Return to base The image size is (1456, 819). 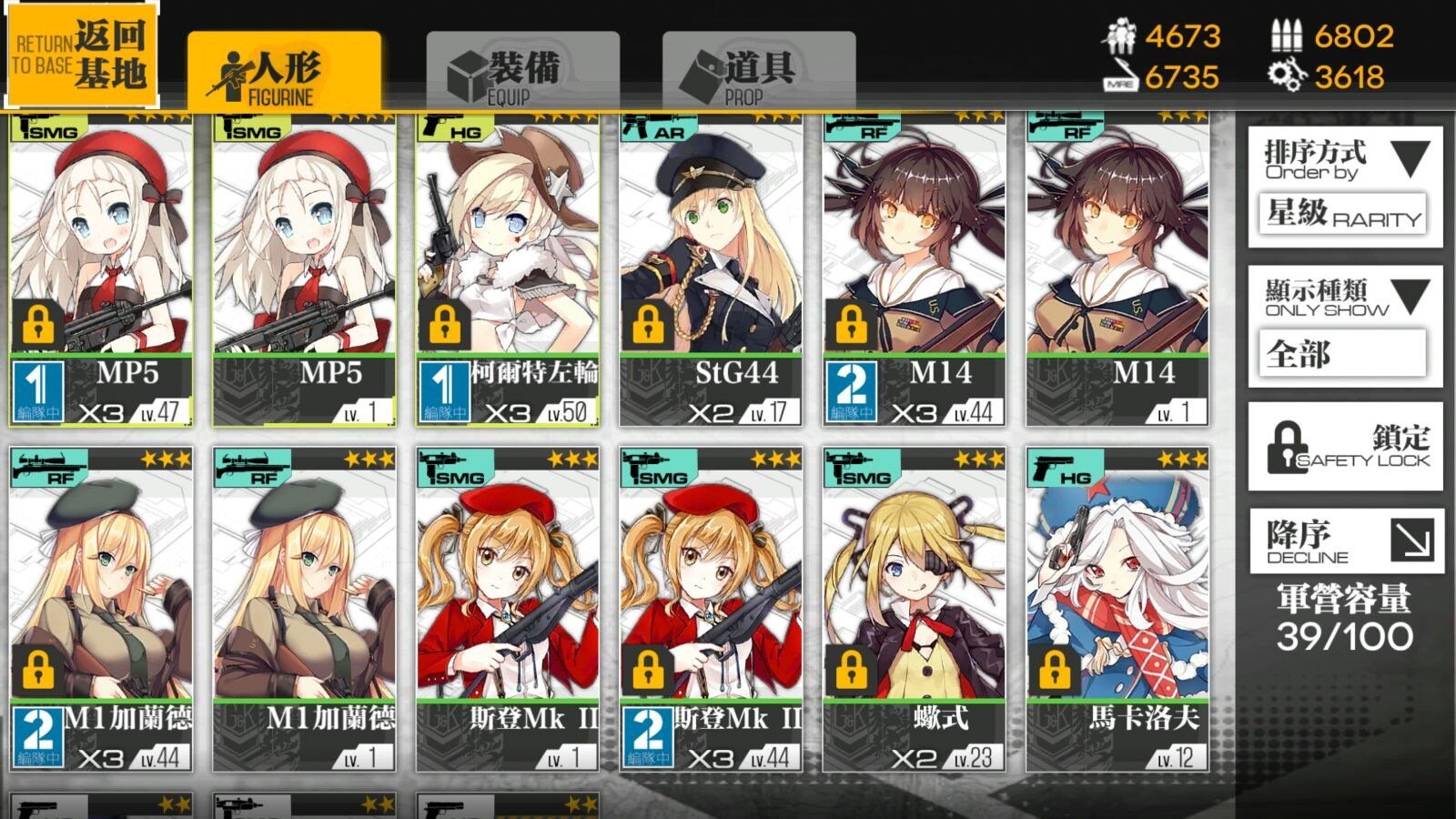coord(82,55)
